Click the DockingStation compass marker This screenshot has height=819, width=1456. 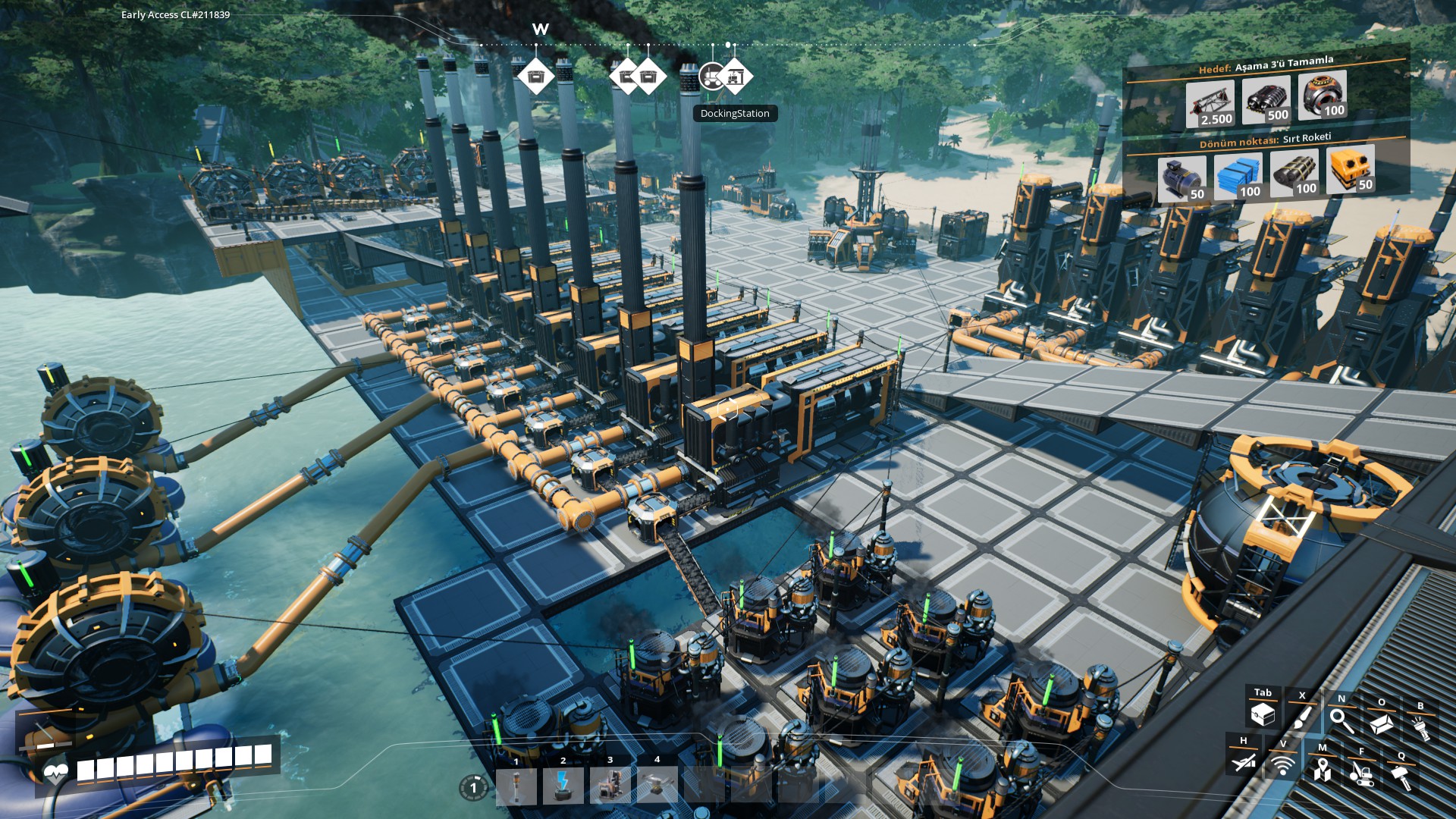click(x=735, y=77)
